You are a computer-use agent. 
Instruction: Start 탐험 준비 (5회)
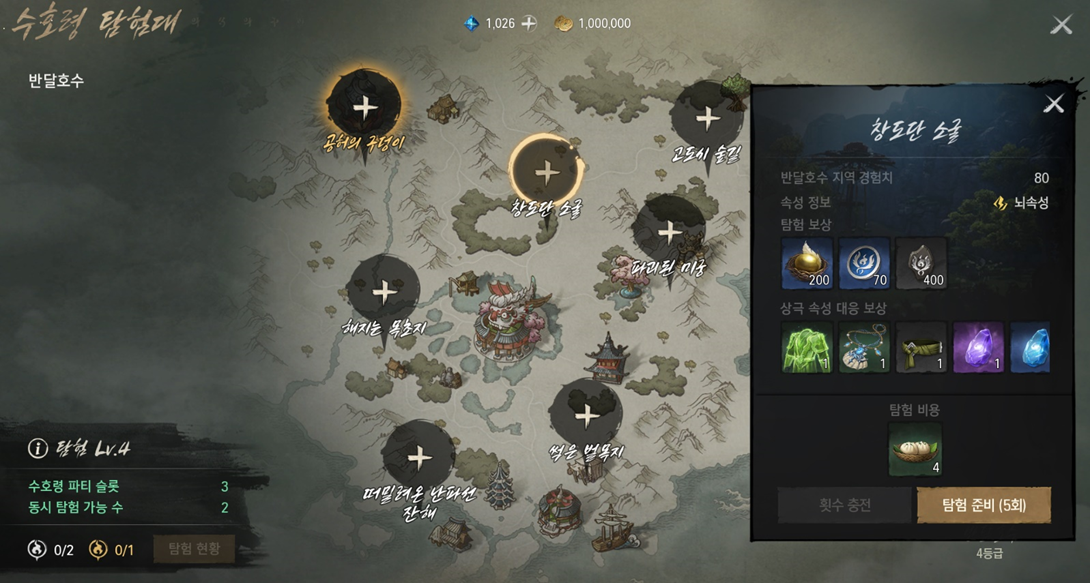tap(983, 505)
